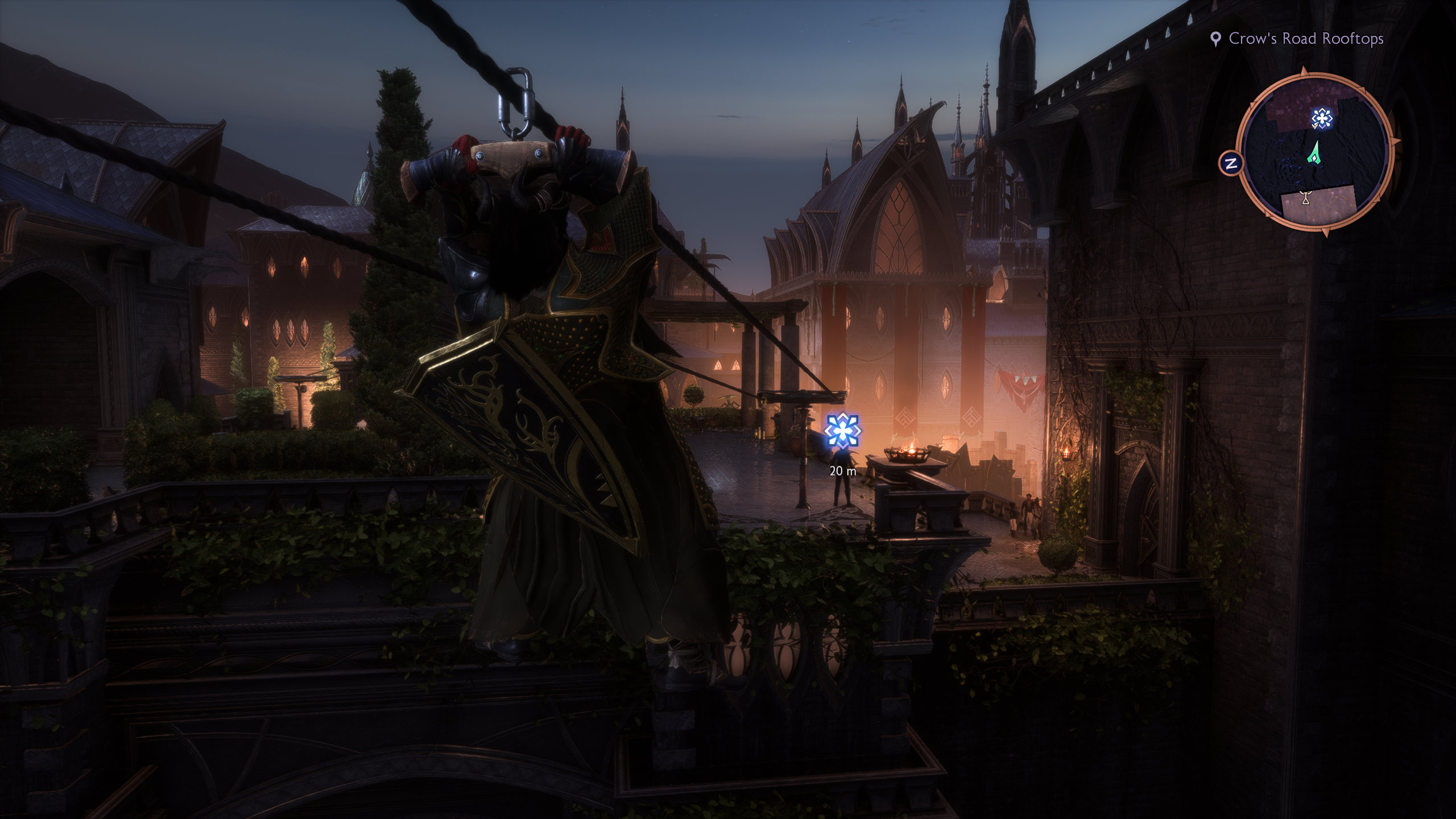Select the green player arrow on the minimap
This screenshot has height=819, width=1456.
(1313, 154)
